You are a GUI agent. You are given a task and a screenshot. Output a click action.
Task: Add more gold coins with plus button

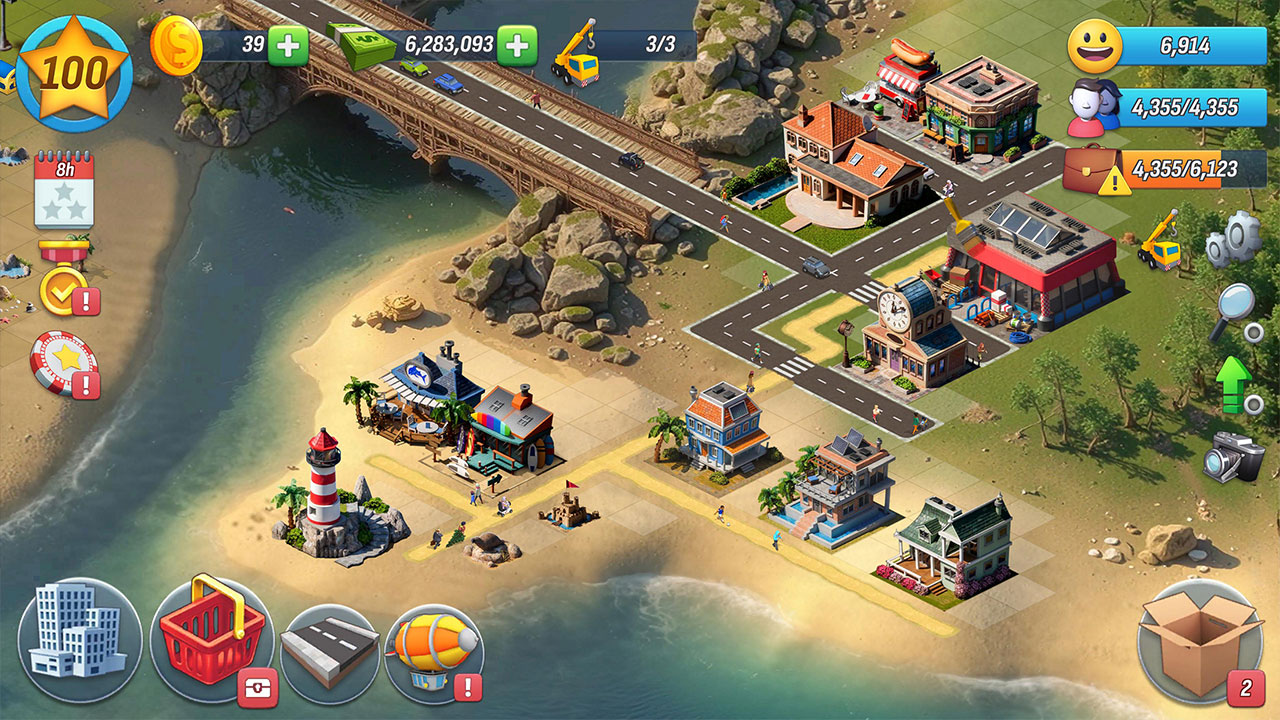coord(288,45)
